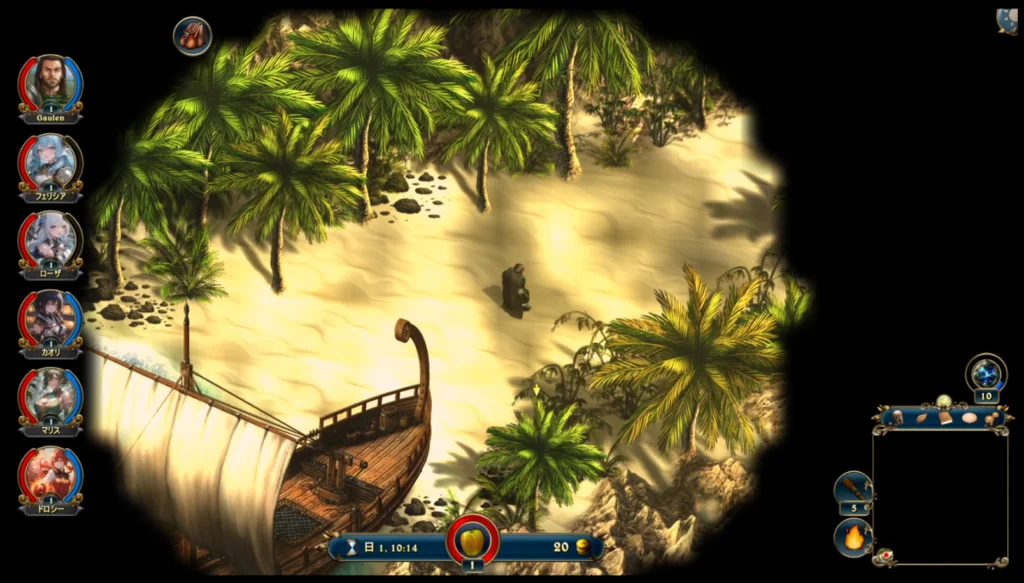This screenshot has width=1024, height=583.
Task: Select Gaulen's party portrait
Action: [x=50, y=83]
